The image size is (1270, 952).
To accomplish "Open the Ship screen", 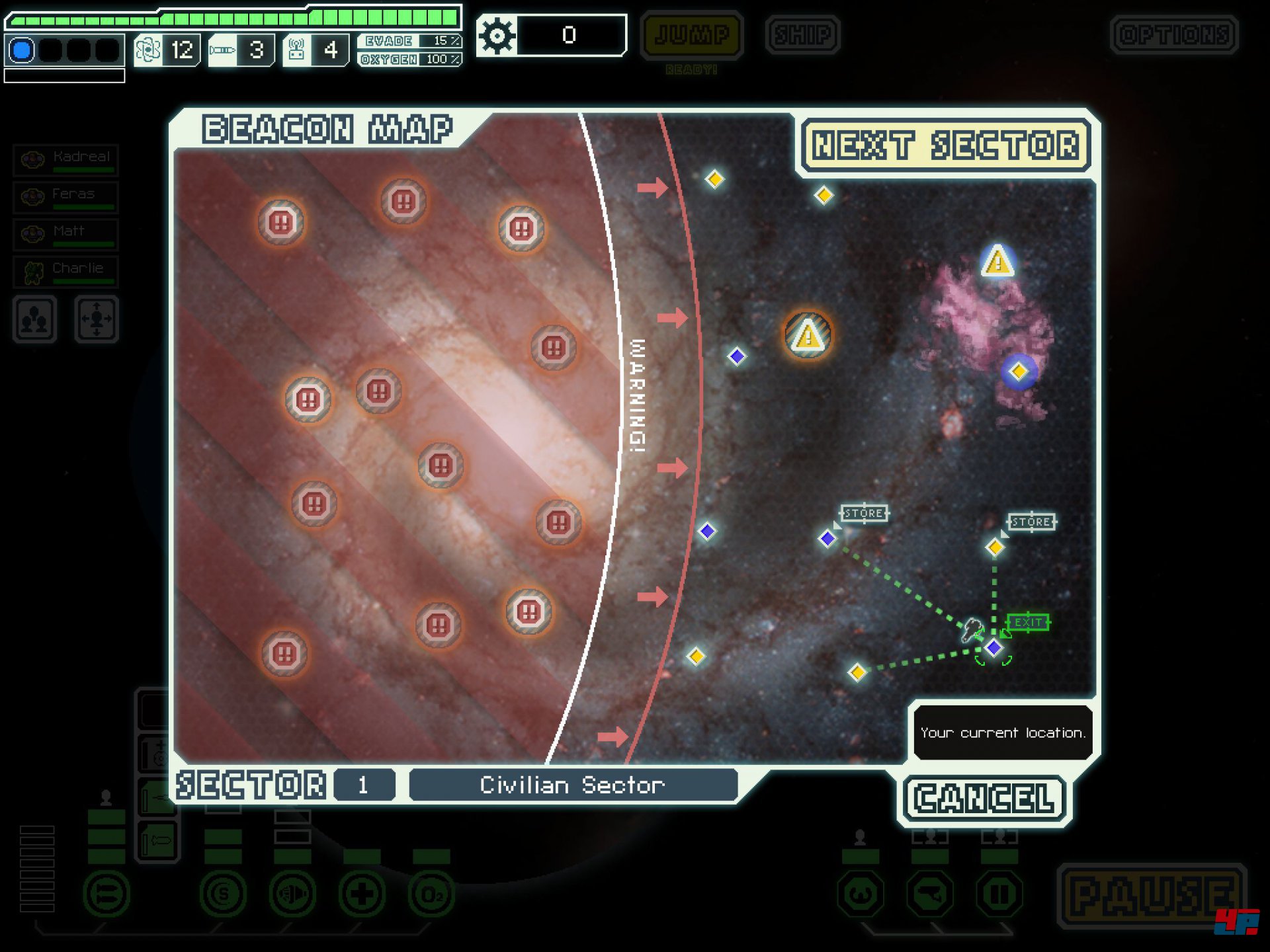I will click(802, 35).
